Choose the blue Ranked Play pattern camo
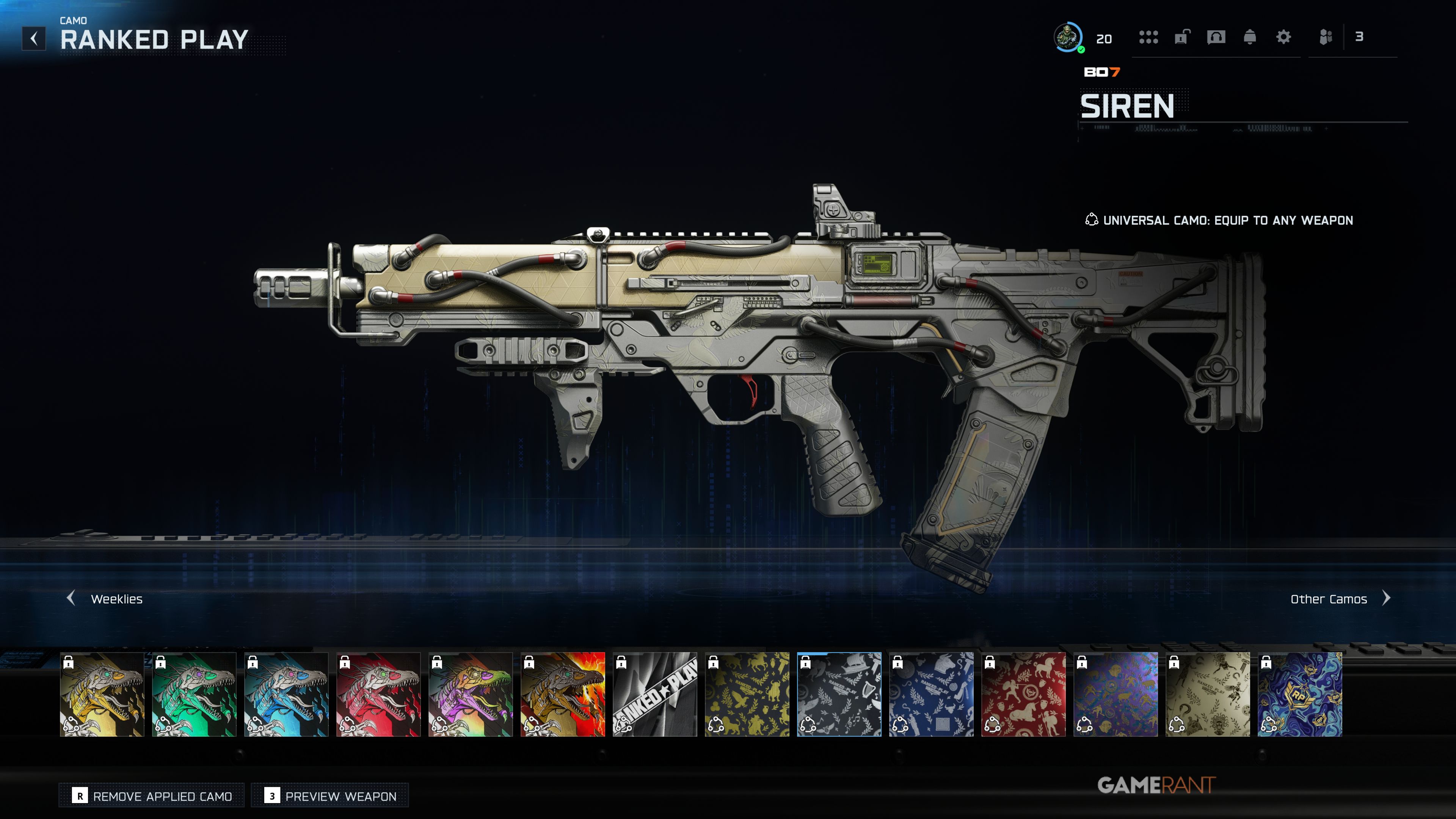Screen dimensions: 1456x819 point(931,694)
